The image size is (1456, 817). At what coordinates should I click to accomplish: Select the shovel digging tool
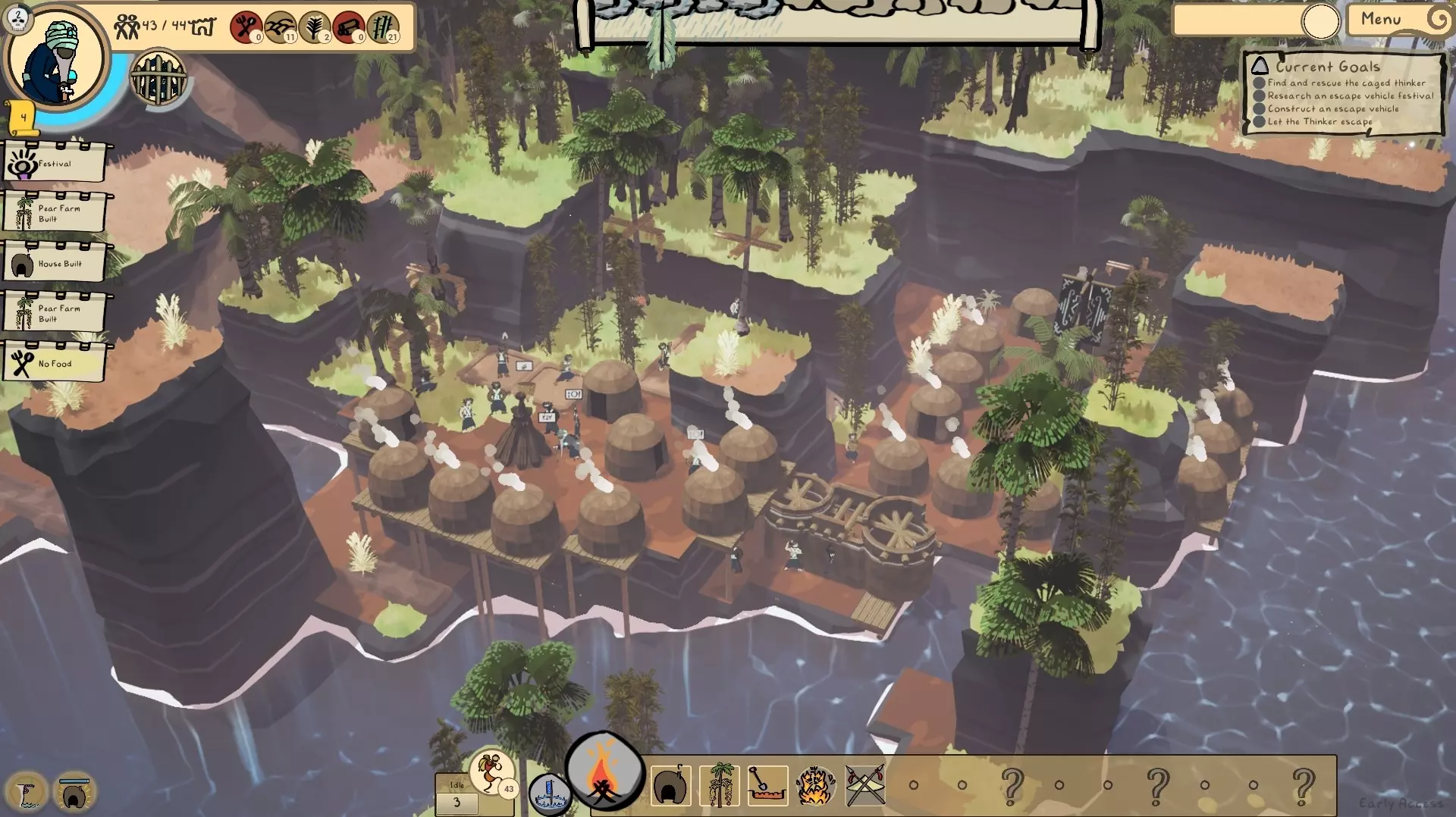tap(767, 786)
